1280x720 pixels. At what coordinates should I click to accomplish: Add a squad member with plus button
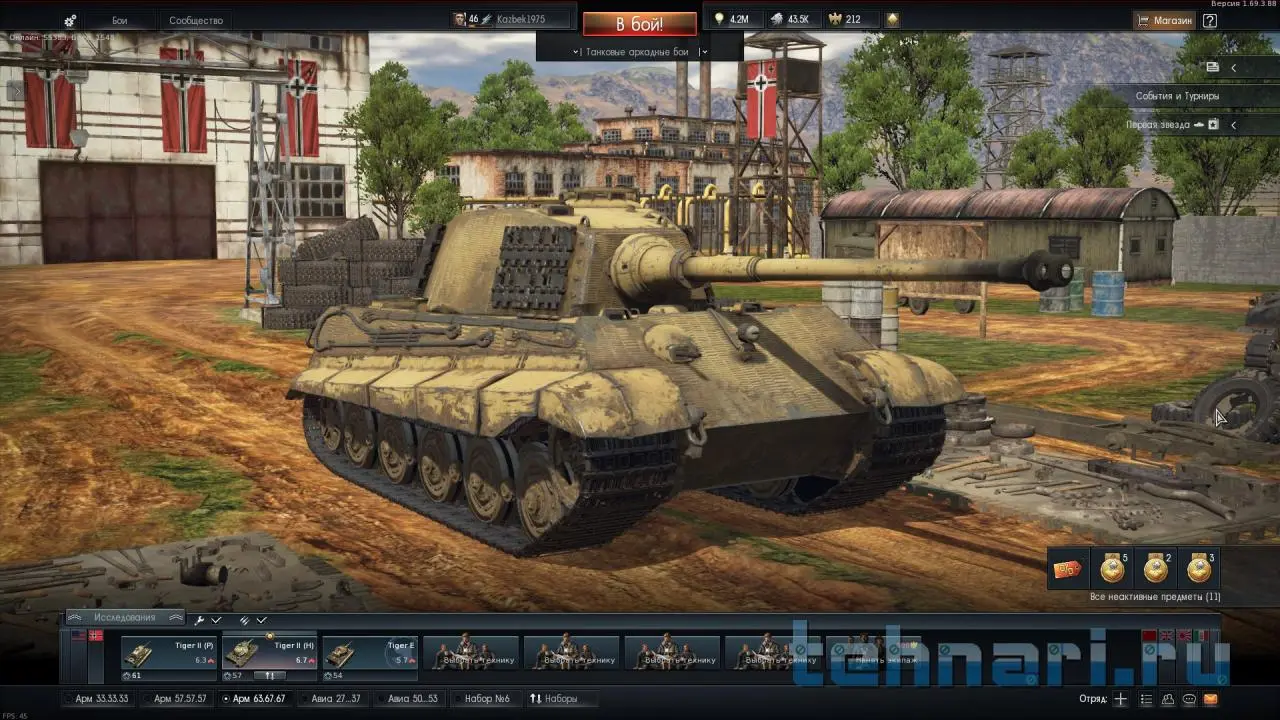[x=1121, y=699]
